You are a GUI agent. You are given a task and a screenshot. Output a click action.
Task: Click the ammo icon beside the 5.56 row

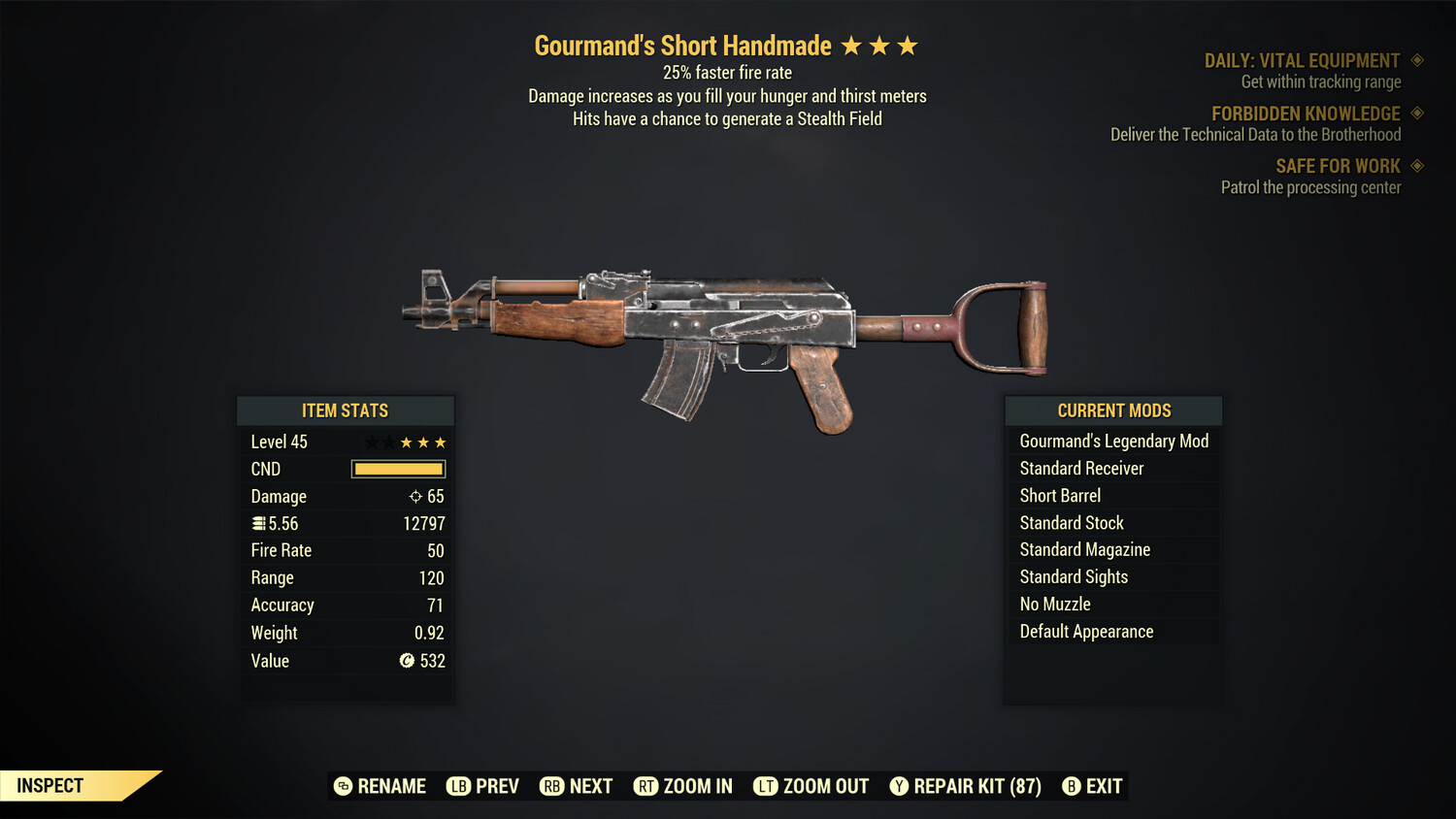pyautogui.click(x=258, y=523)
